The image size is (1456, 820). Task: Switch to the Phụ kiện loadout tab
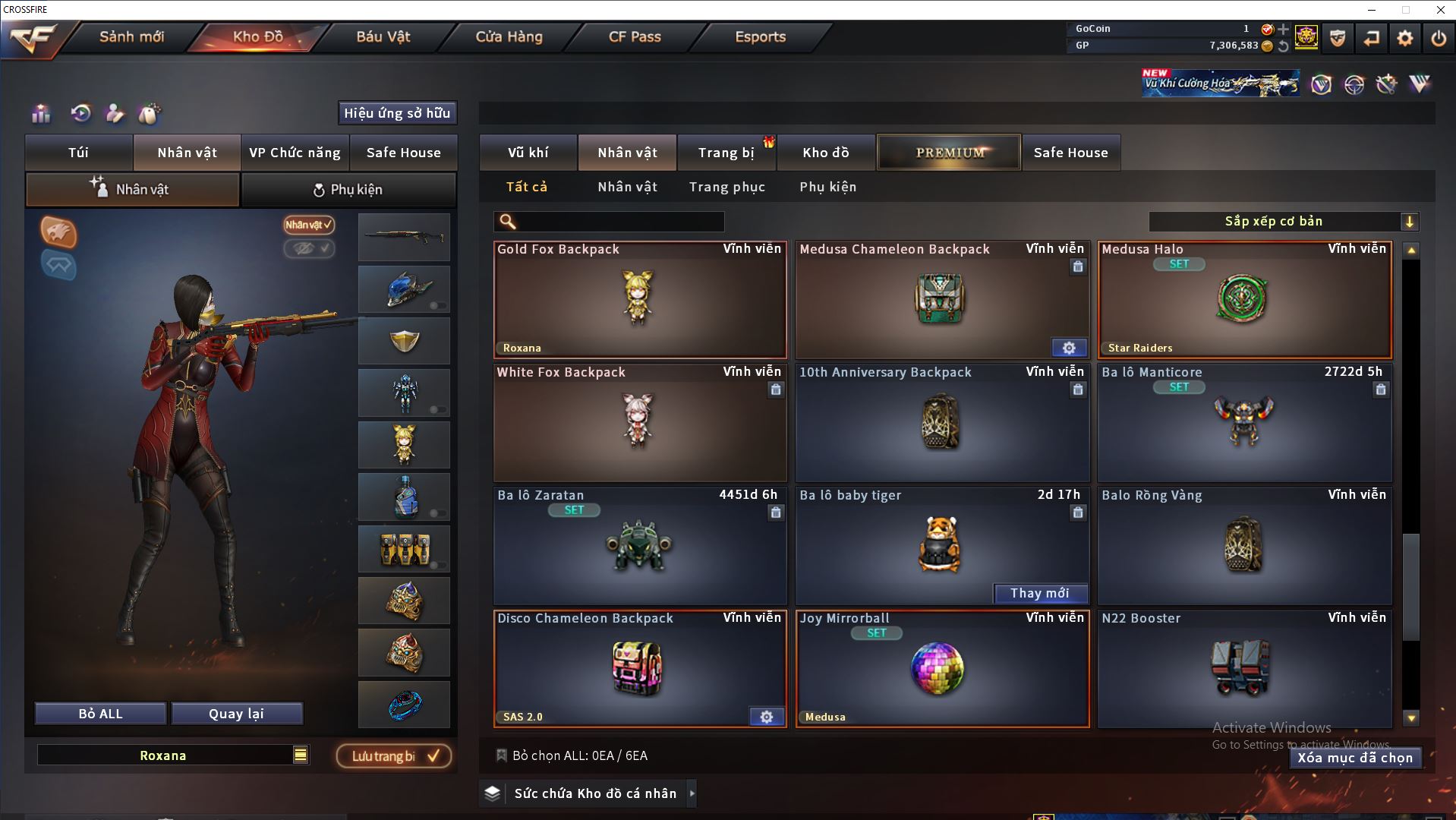(x=348, y=190)
